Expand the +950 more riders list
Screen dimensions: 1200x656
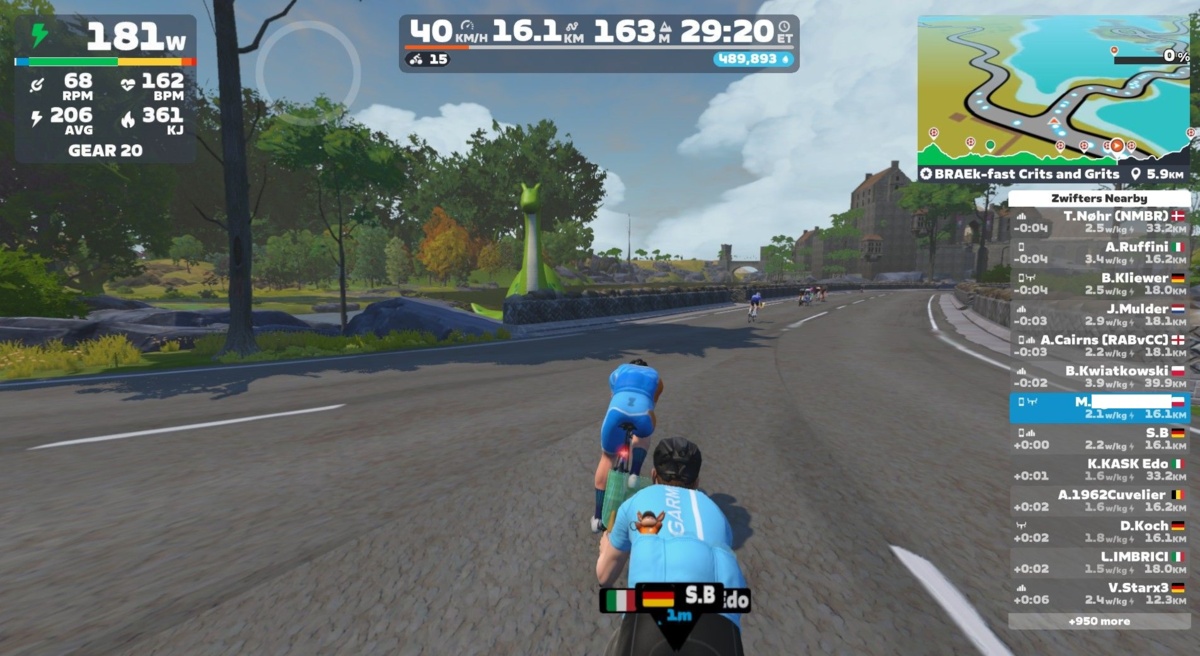[x=1098, y=621]
